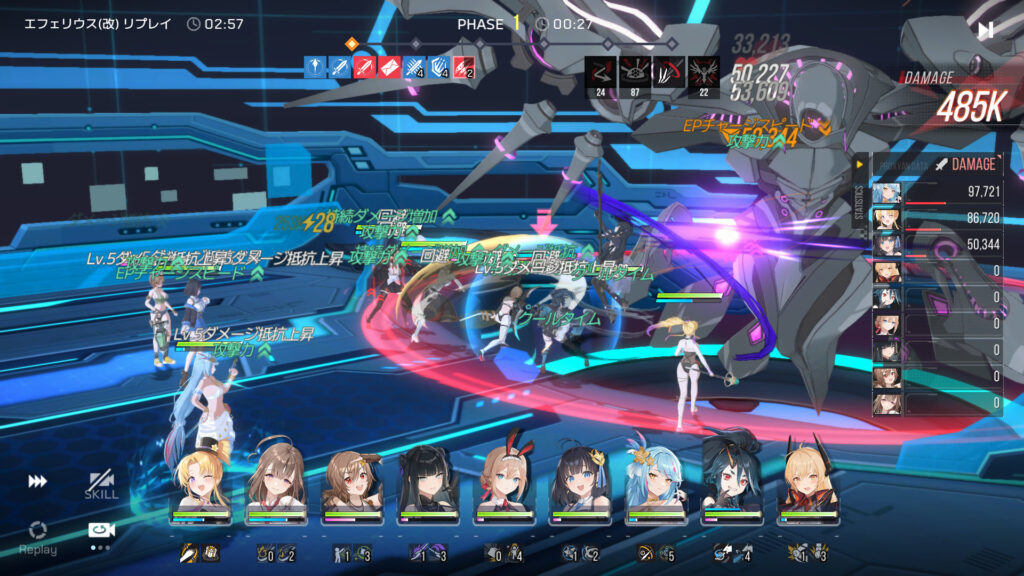The height and width of the screenshot is (576, 1024).
Task: Open the DAMAGE statistics dropdown header
Action: tap(966, 164)
